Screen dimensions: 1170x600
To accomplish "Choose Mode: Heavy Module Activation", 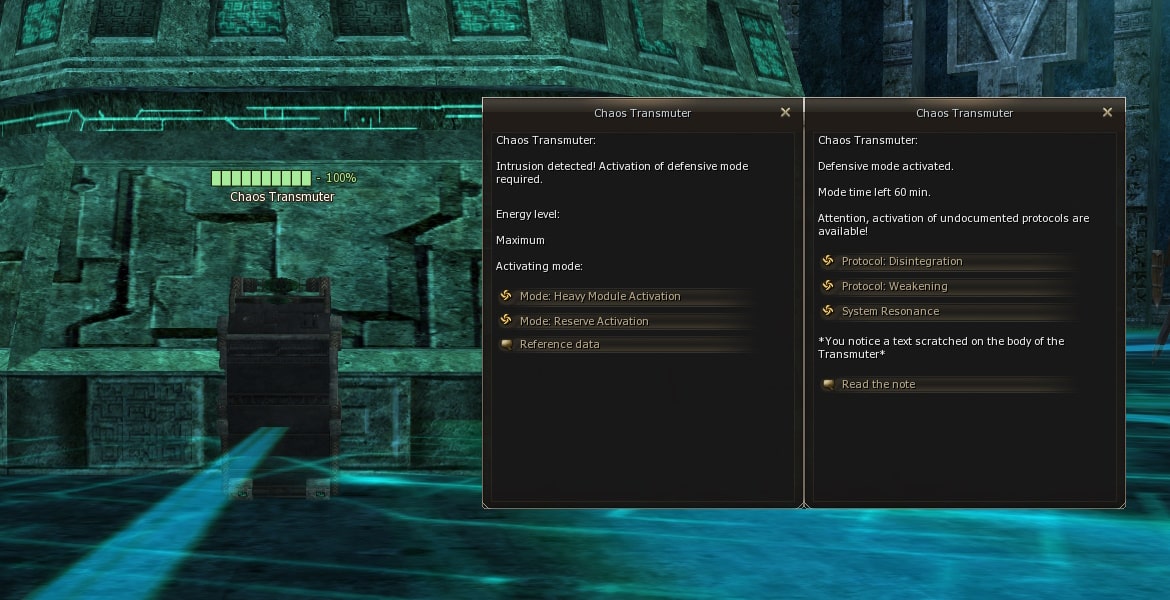I will point(599,296).
